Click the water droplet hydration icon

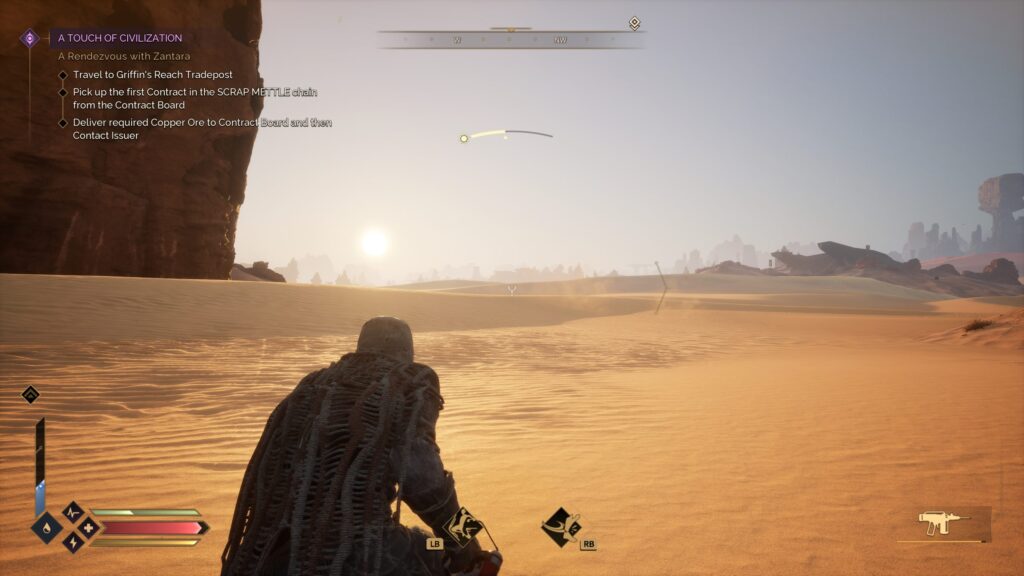tap(46, 527)
